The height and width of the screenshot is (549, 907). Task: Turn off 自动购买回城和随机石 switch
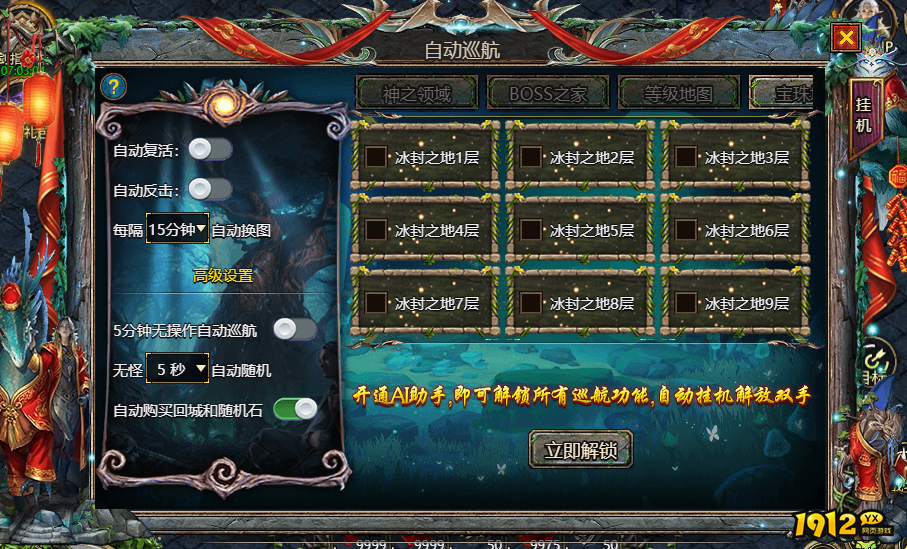[x=295, y=408]
